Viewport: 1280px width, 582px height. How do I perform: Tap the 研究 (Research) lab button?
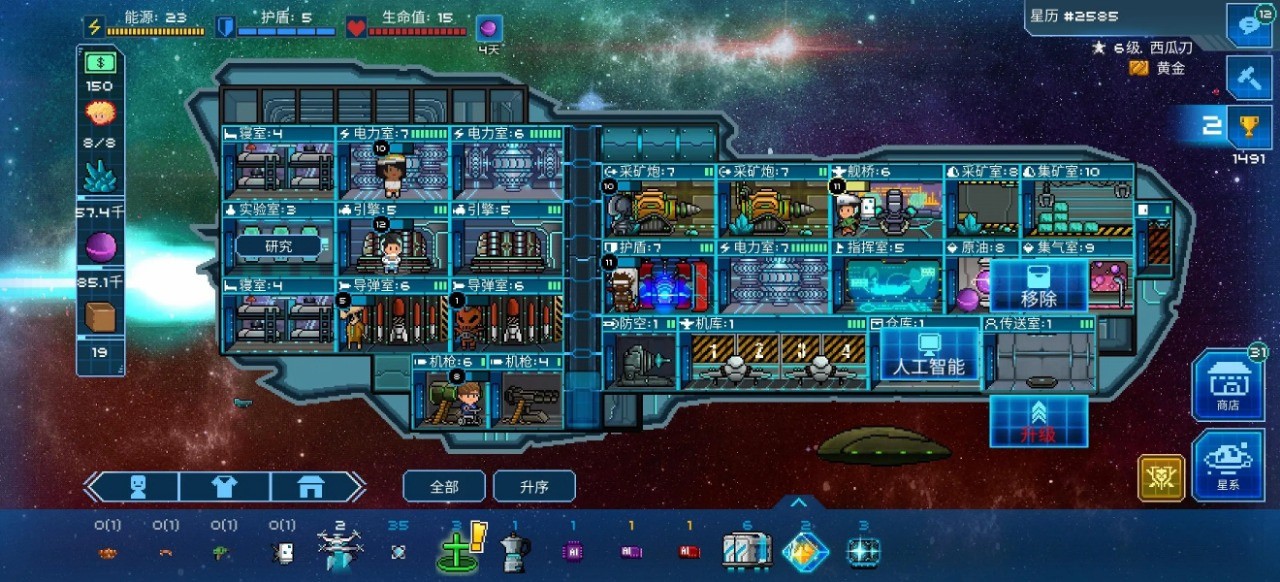tap(279, 246)
